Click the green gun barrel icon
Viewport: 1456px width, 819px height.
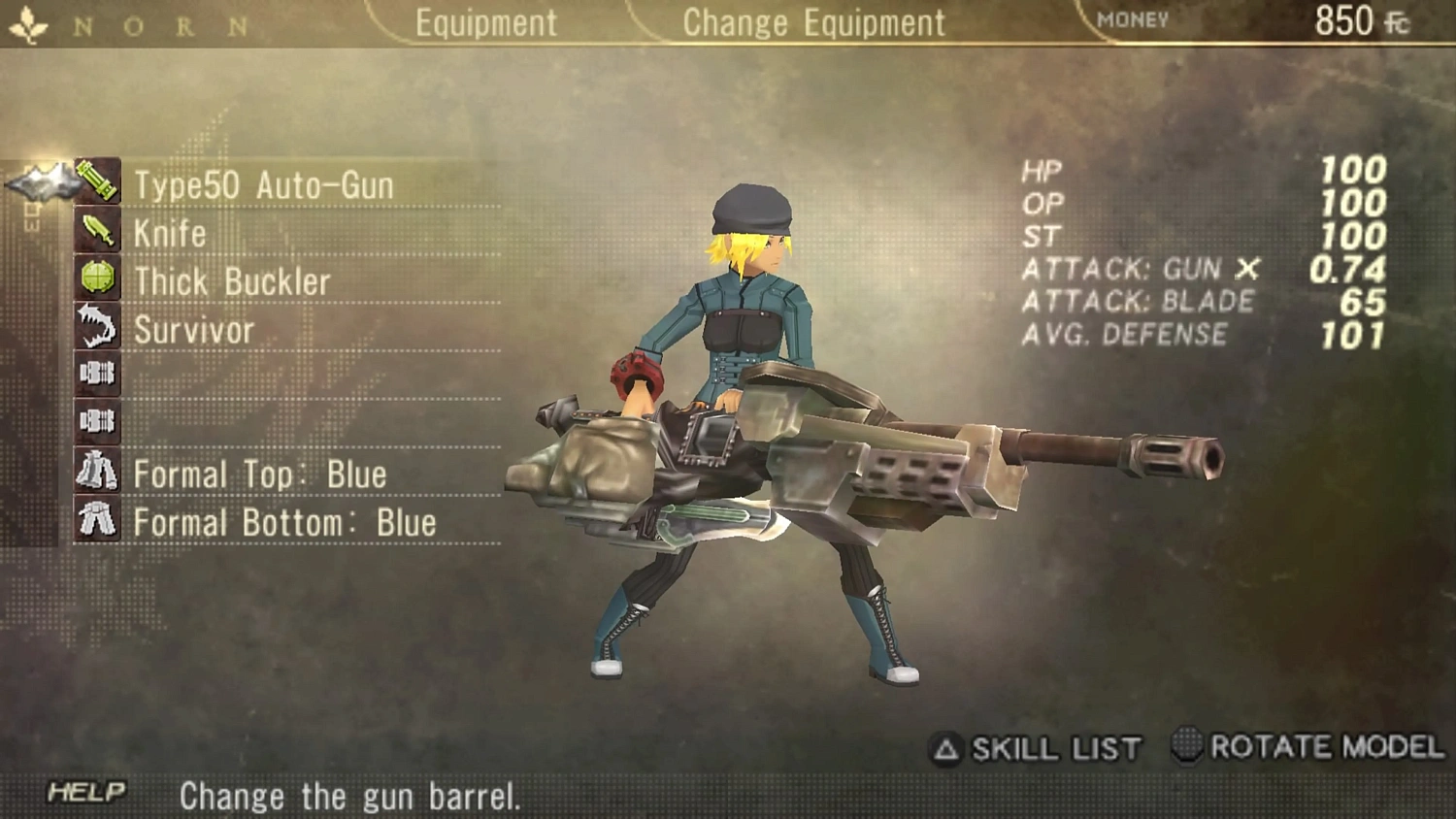tap(97, 181)
